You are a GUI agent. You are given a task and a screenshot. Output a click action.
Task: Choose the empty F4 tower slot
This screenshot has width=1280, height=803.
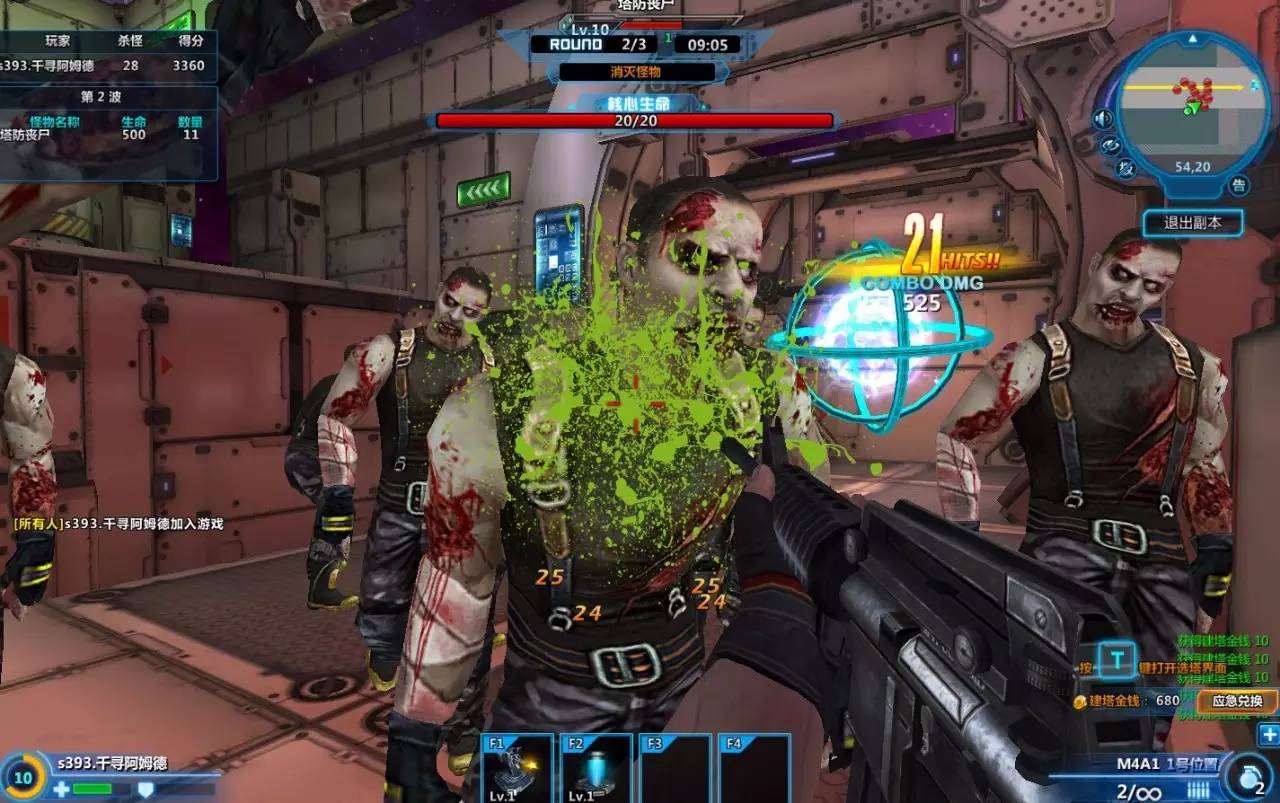pos(754,770)
